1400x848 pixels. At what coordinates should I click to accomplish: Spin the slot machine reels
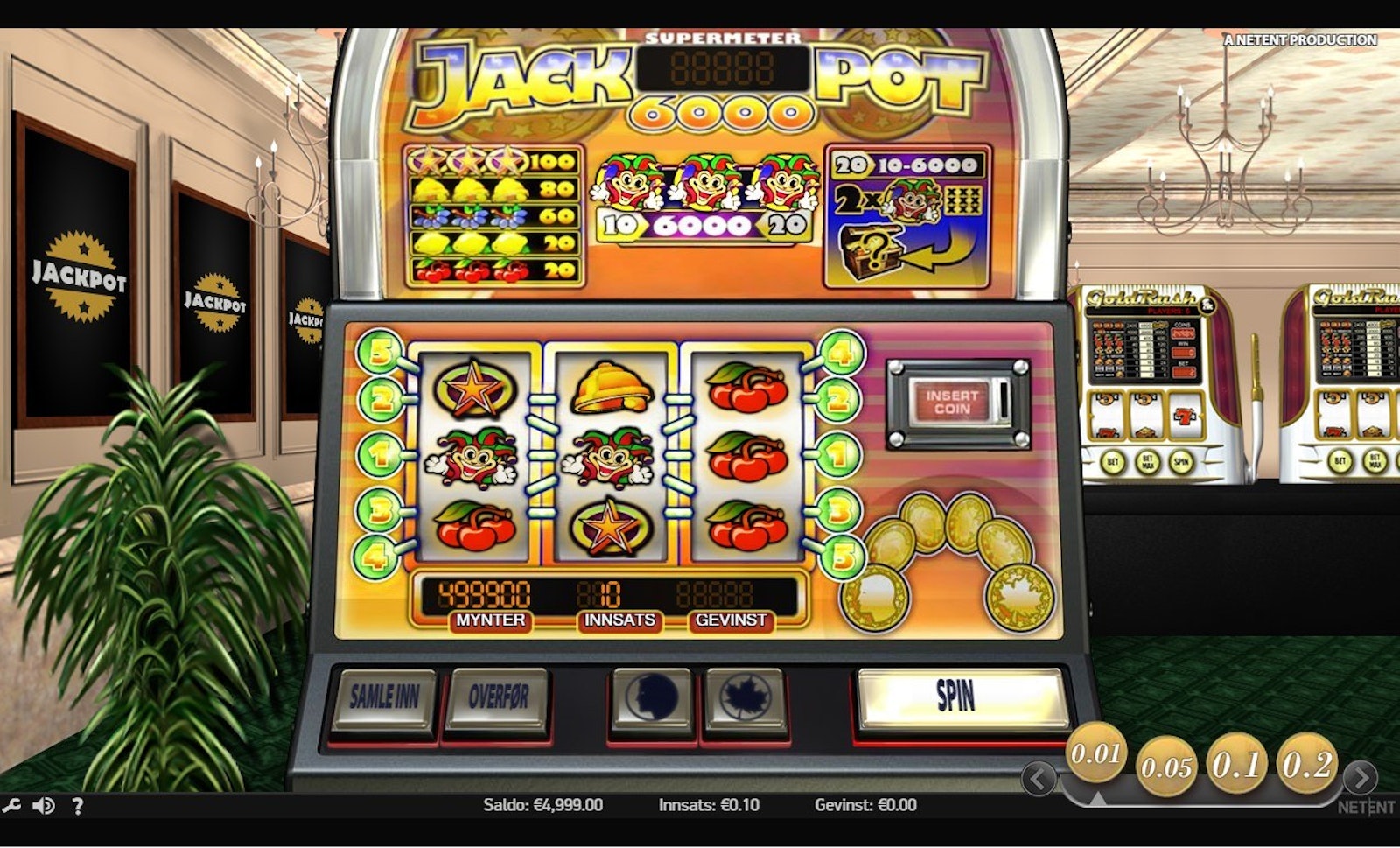pyautogui.click(x=961, y=697)
